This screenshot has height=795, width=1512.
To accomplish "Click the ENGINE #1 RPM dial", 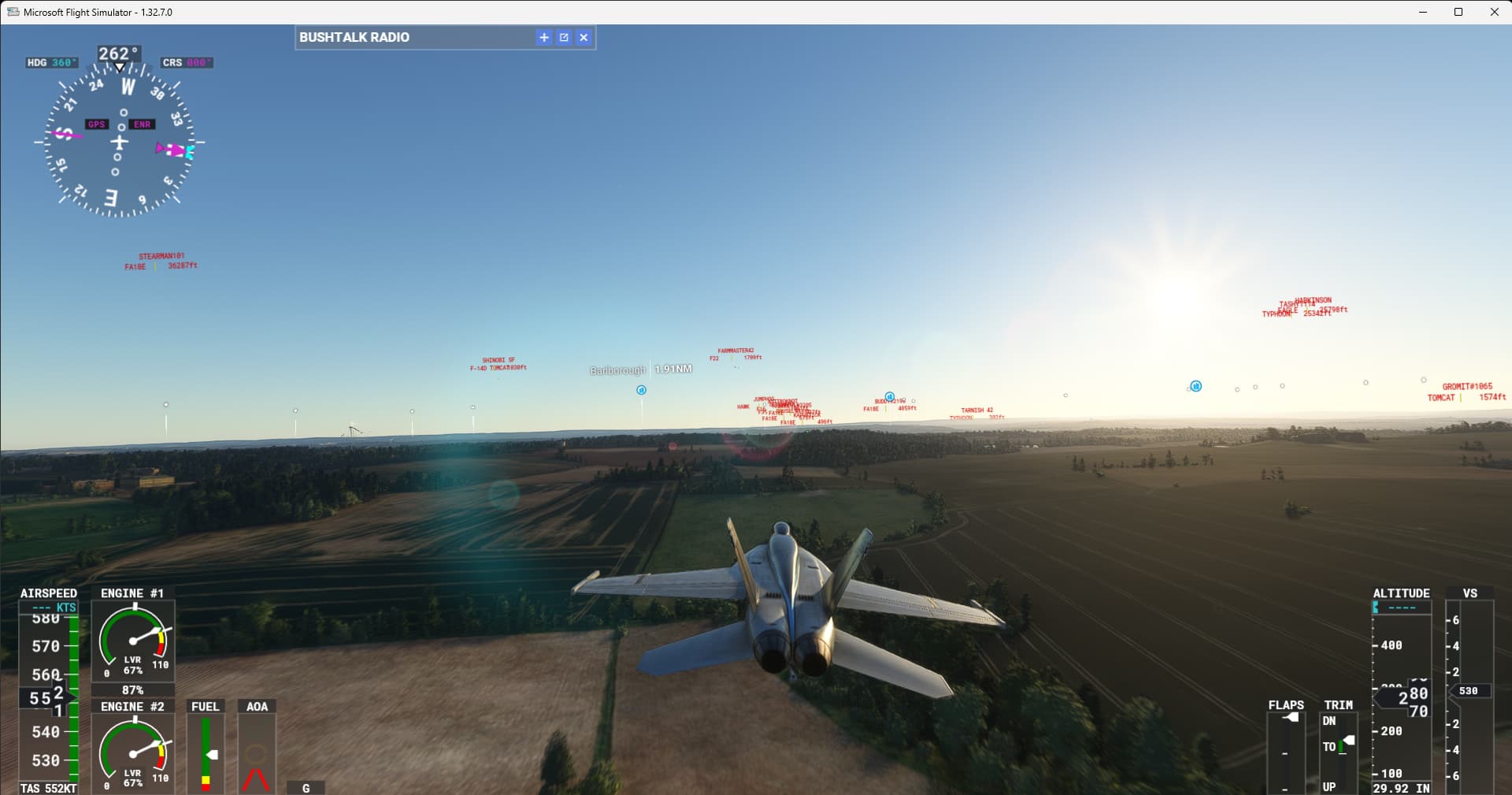I will [133, 642].
